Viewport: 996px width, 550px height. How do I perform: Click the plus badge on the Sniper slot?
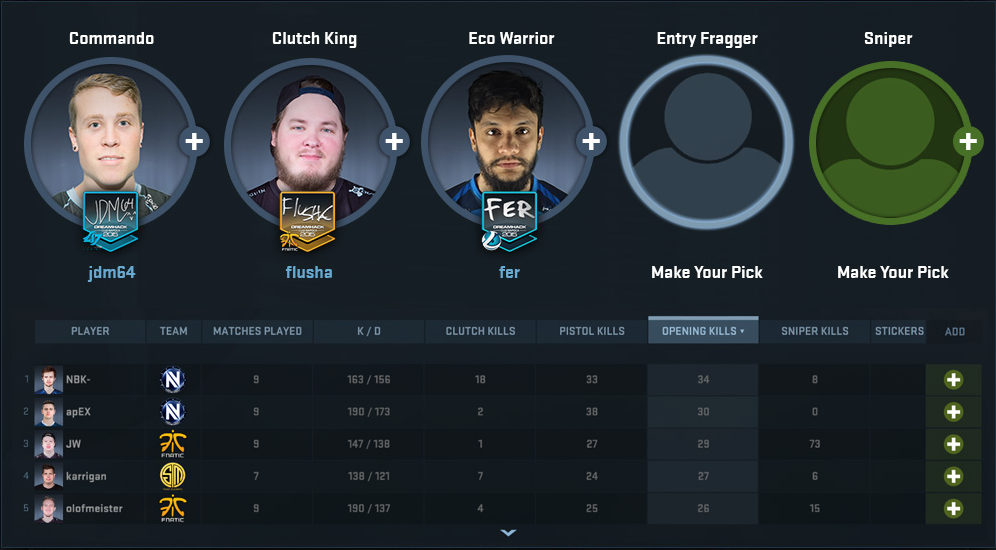click(967, 141)
